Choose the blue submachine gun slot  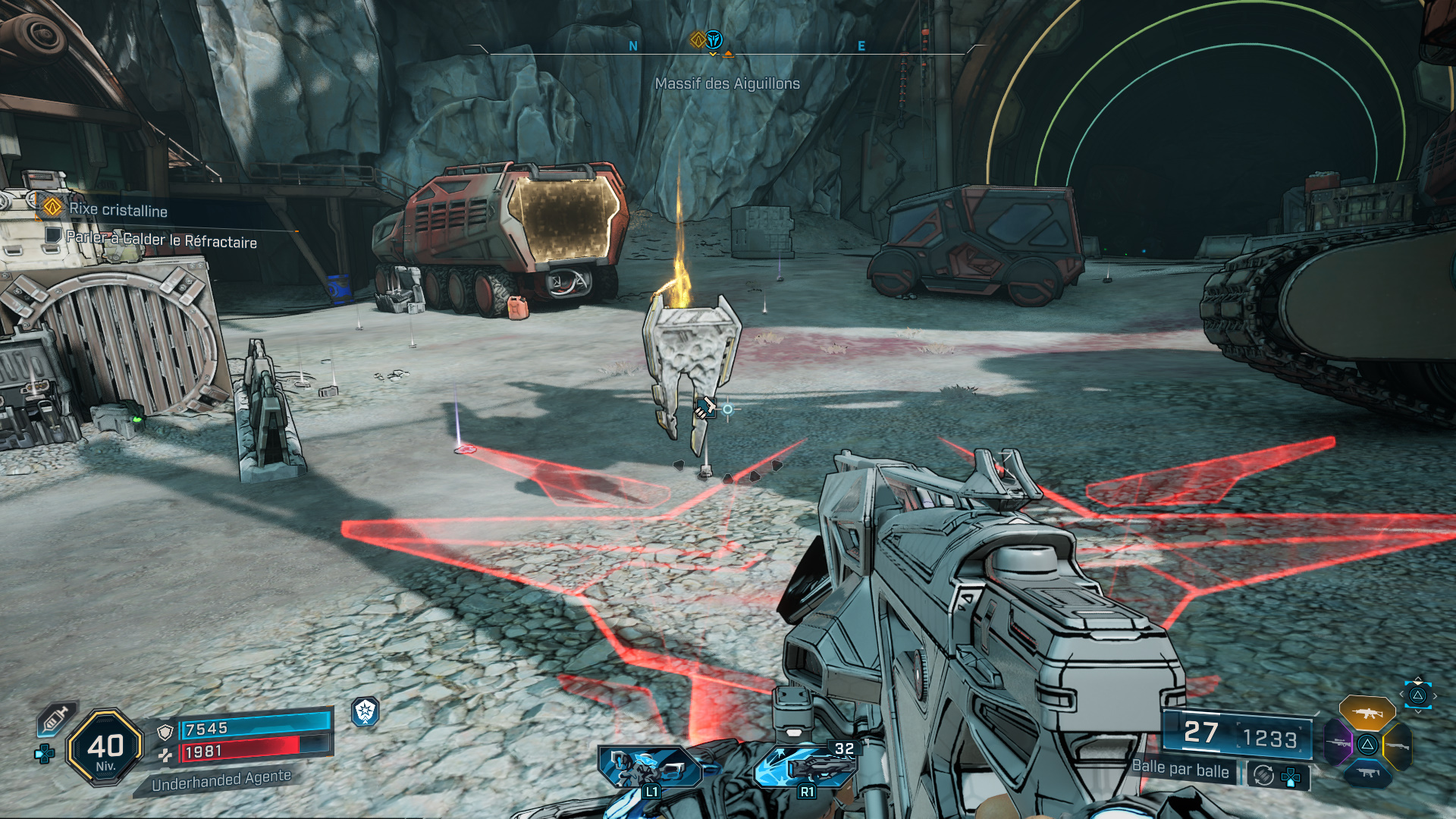pos(1367,773)
